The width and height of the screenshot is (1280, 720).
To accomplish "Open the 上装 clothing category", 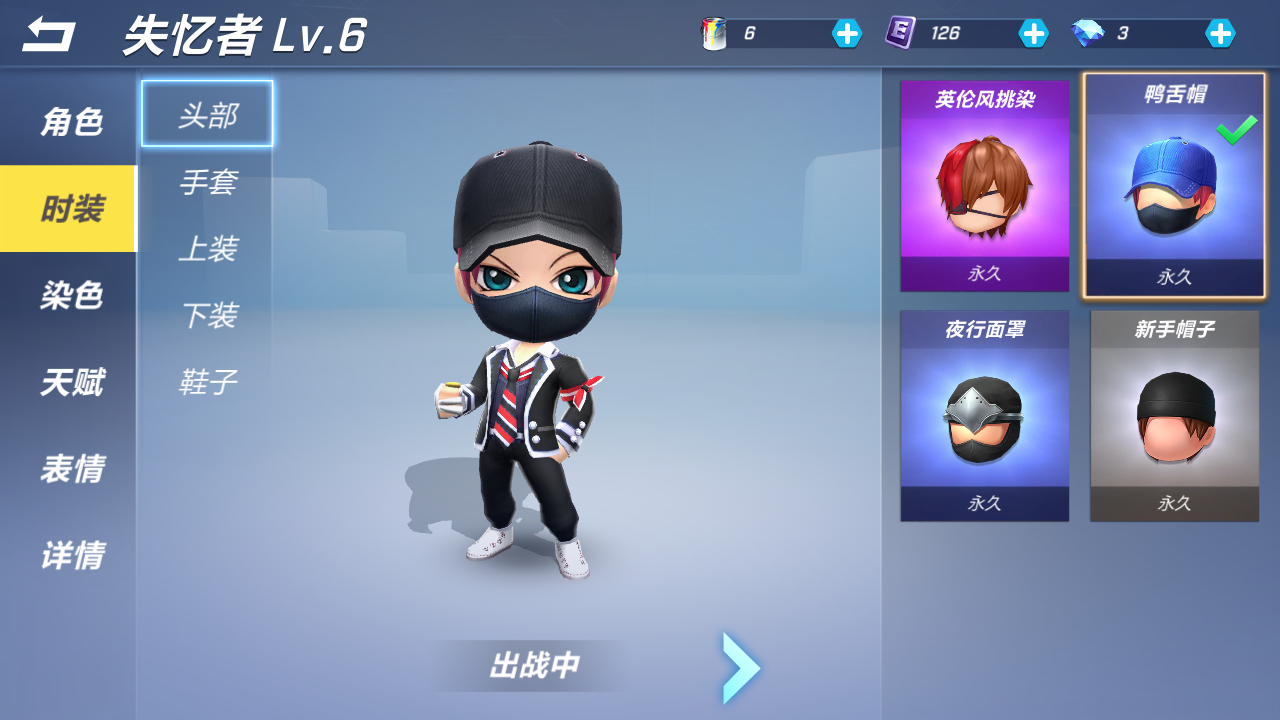I will click(207, 248).
